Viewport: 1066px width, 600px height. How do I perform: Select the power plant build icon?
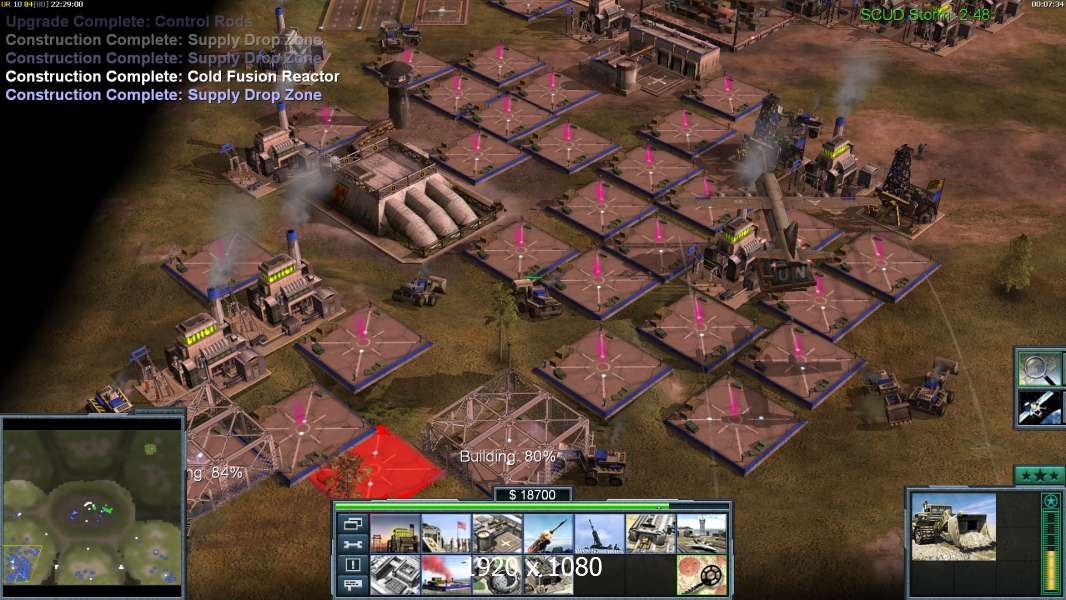[395, 533]
